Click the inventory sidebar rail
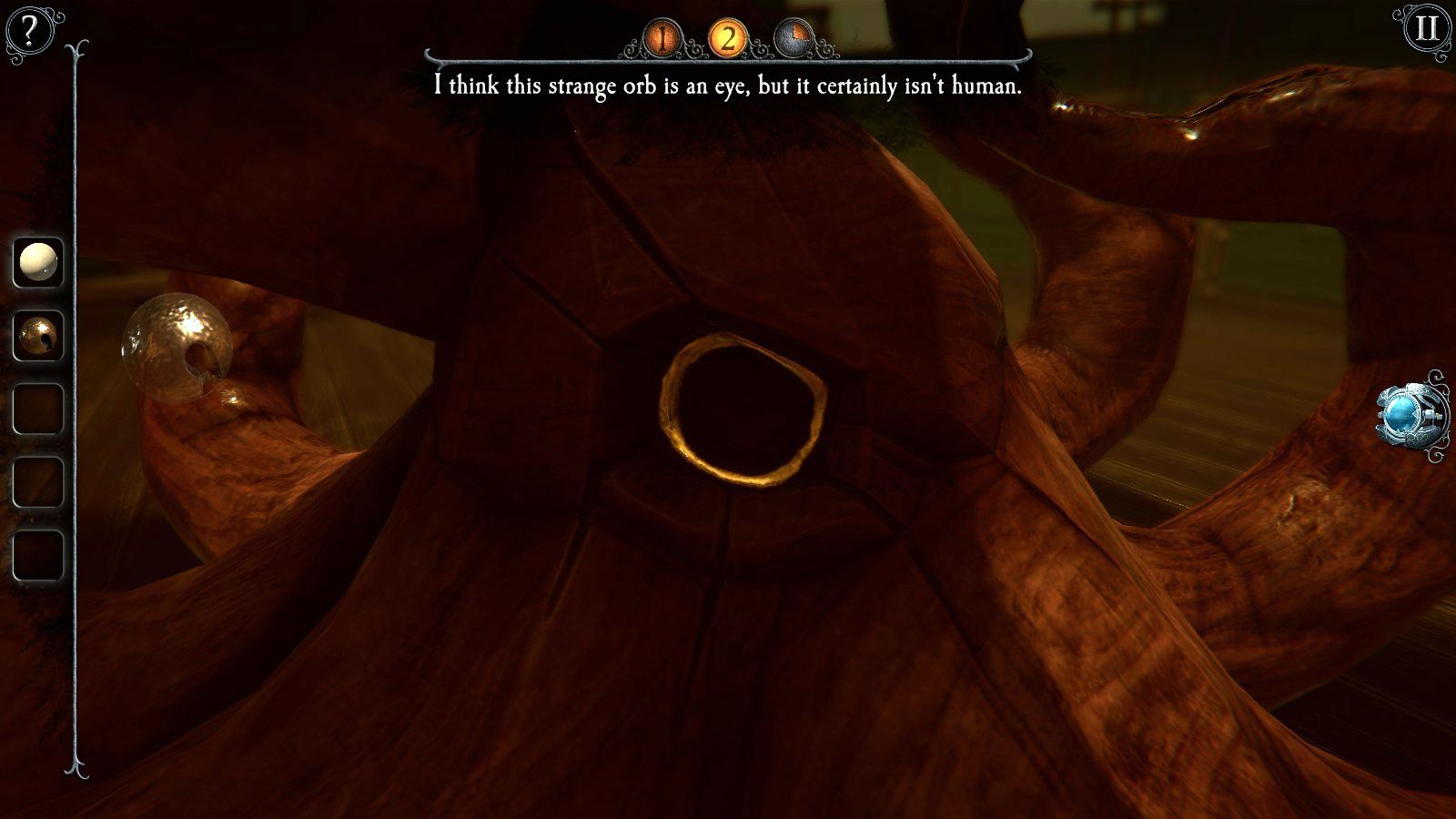The width and height of the screenshot is (1456, 819). click(x=73, y=409)
